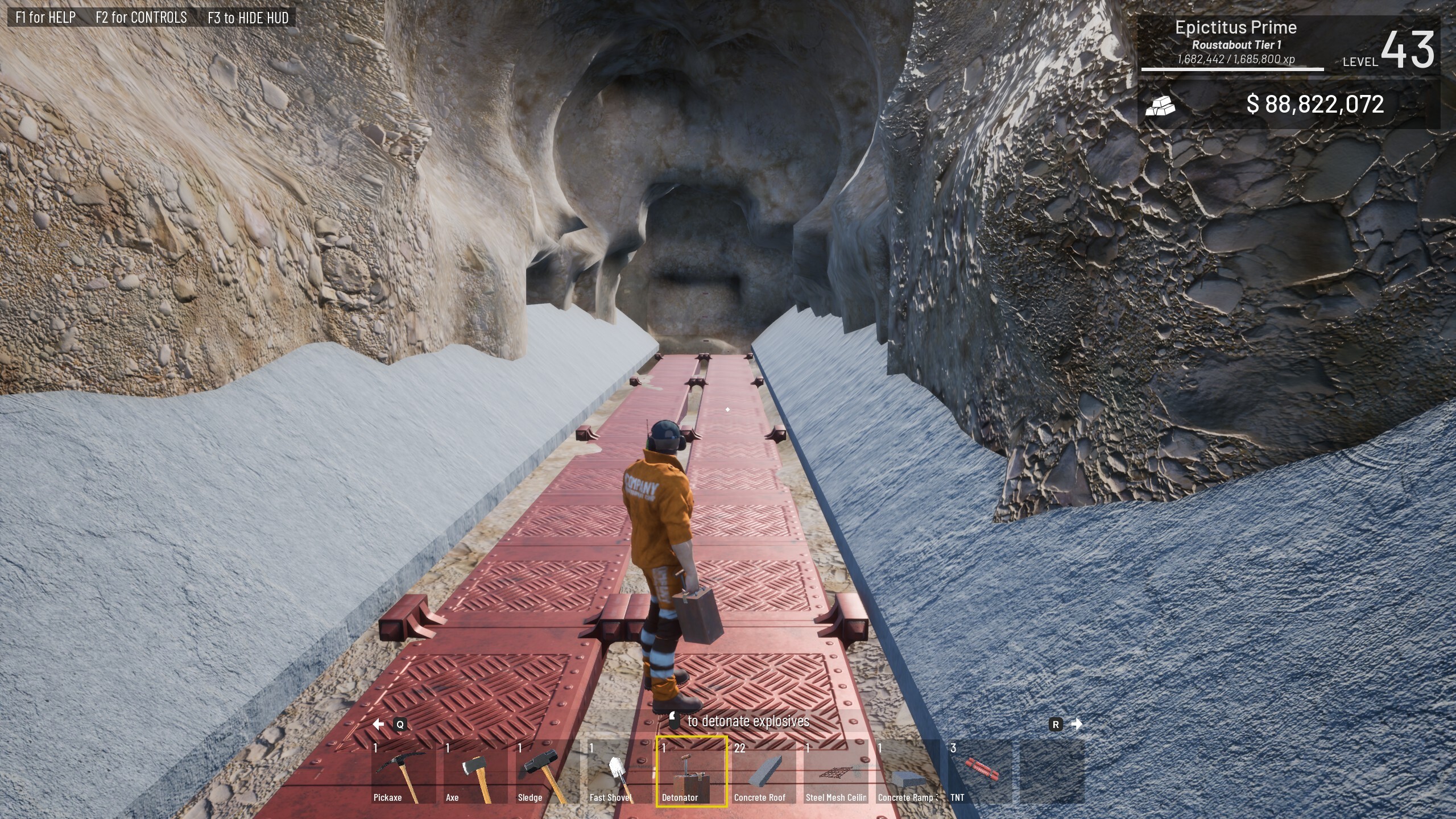Select the Steel Mesh Ceiling slot
1456x819 pixels.
click(x=836, y=772)
